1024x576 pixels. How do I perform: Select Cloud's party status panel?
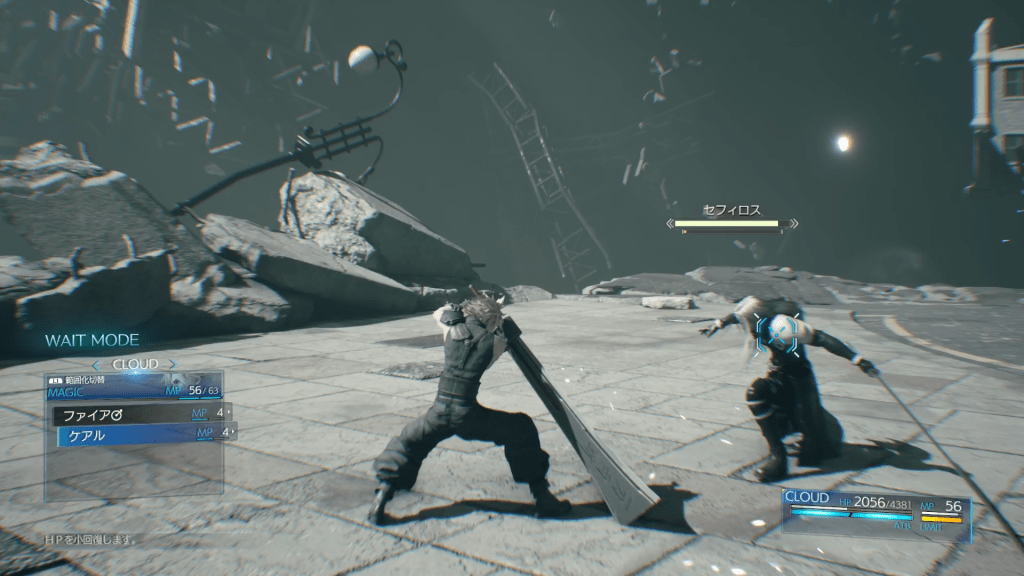pyautogui.click(x=875, y=510)
